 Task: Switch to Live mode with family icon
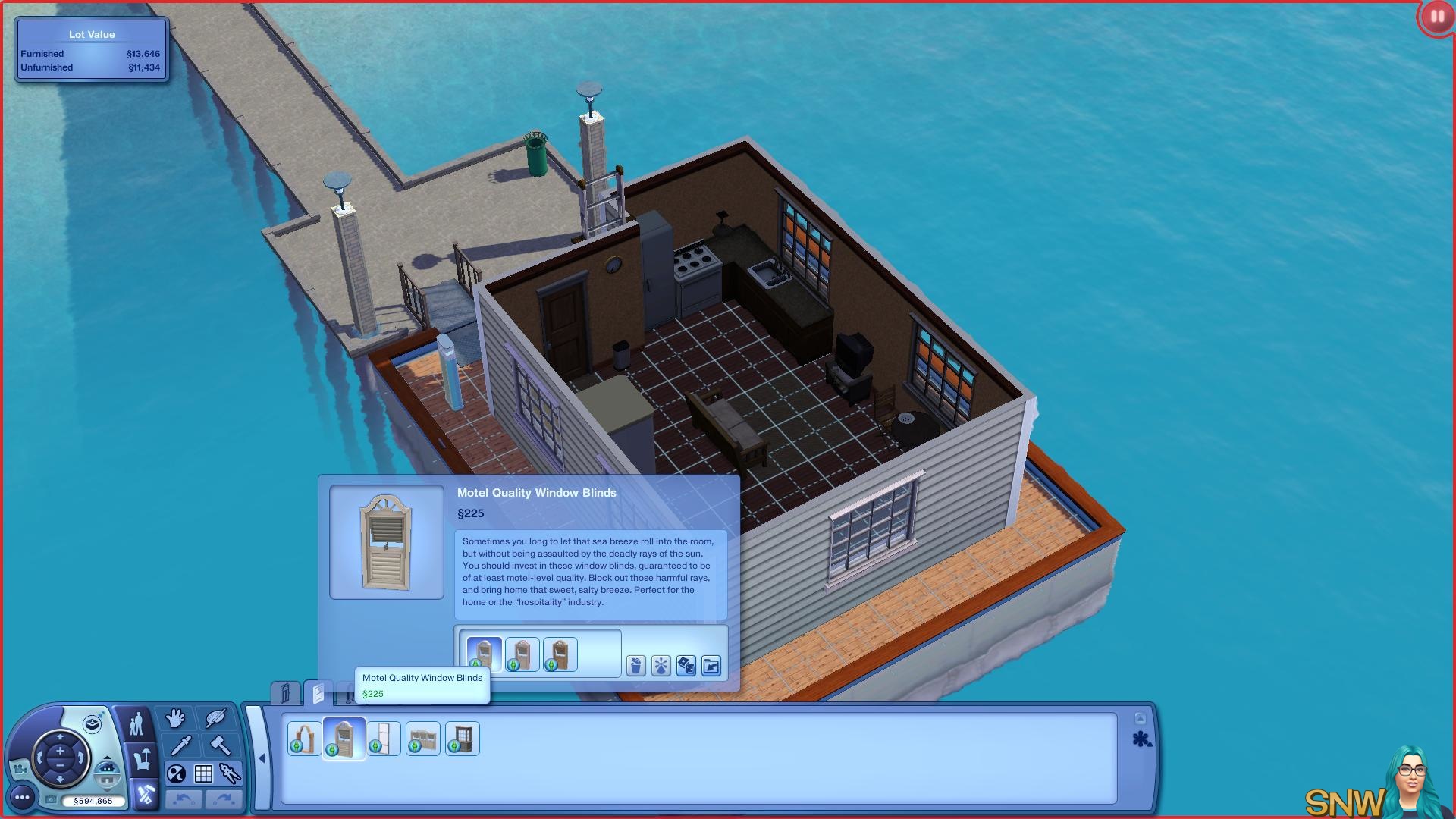tap(136, 724)
